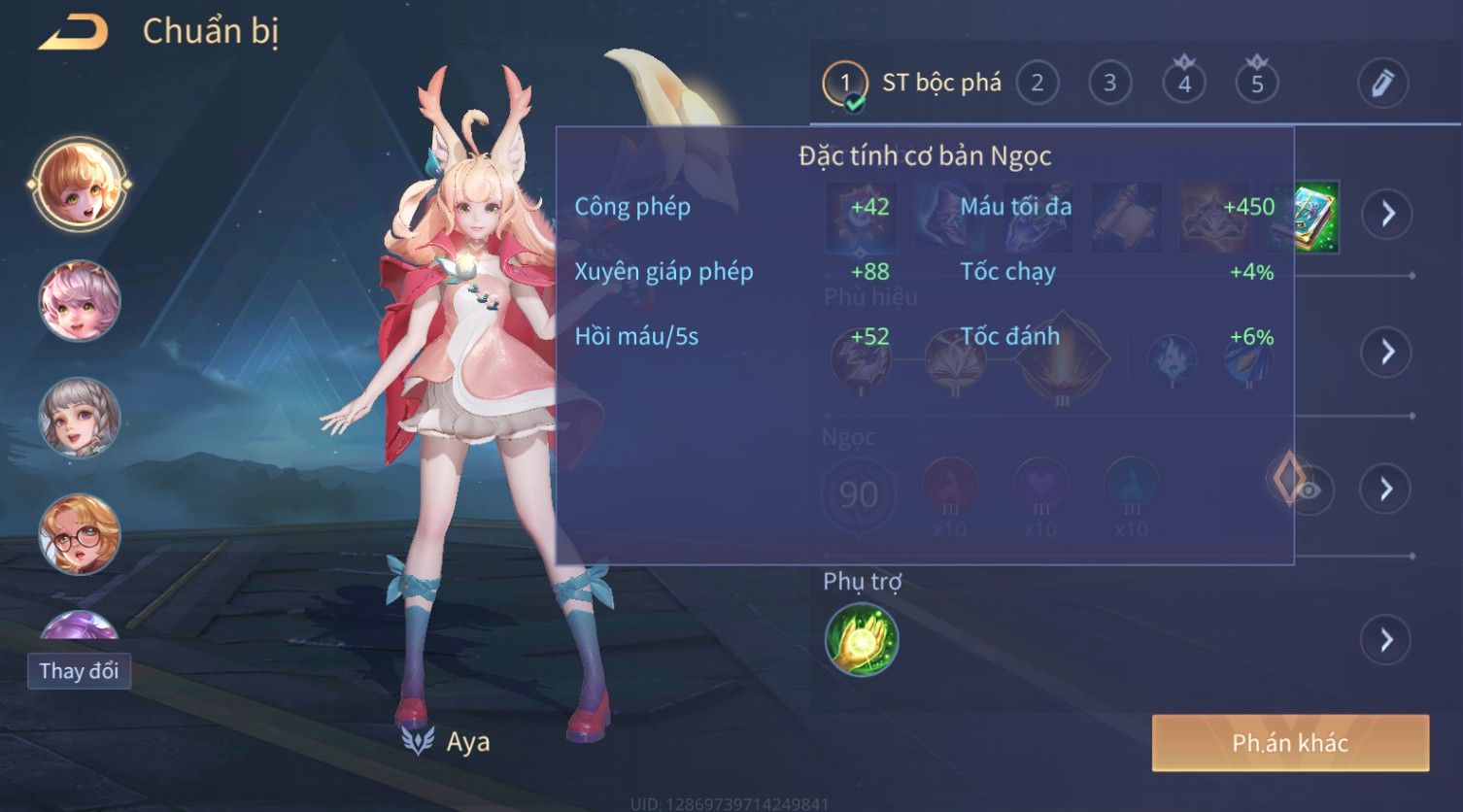Screen dimensions: 1463x812
Task: Go back using the return arrow
Action: click(73, 32)
